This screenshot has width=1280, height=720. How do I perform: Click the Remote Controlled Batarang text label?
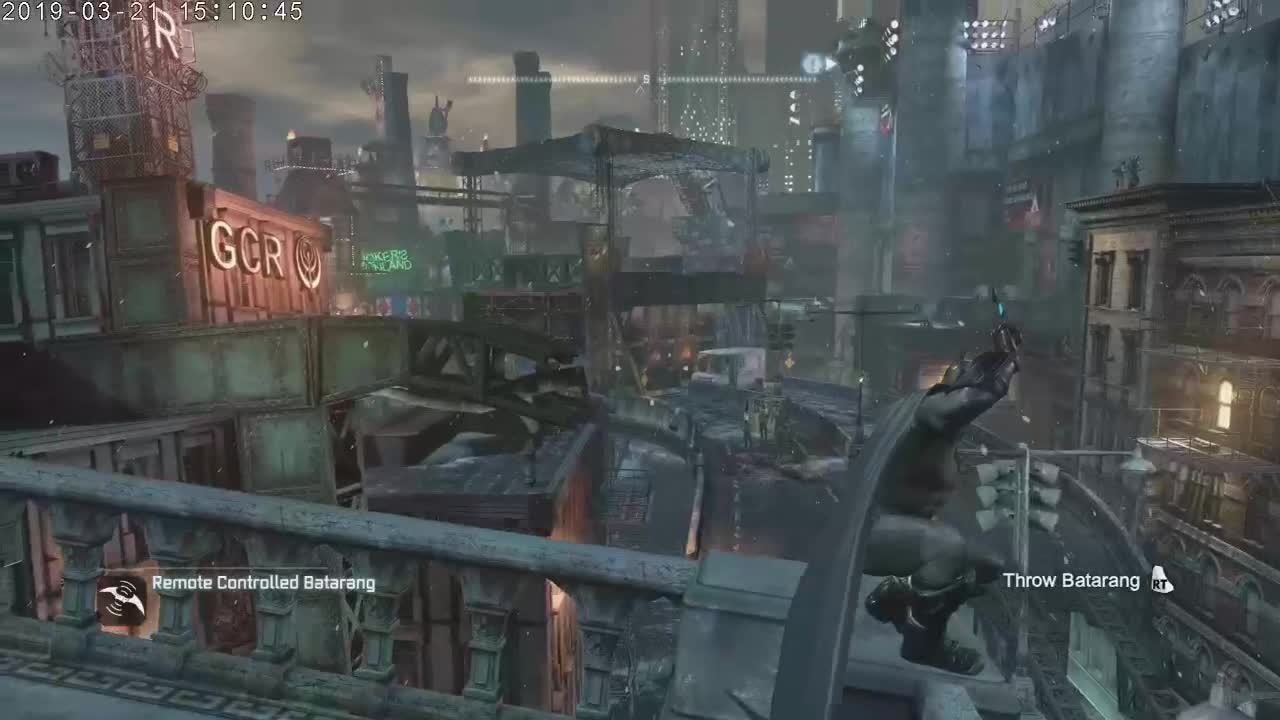click(x=262, y=581)
